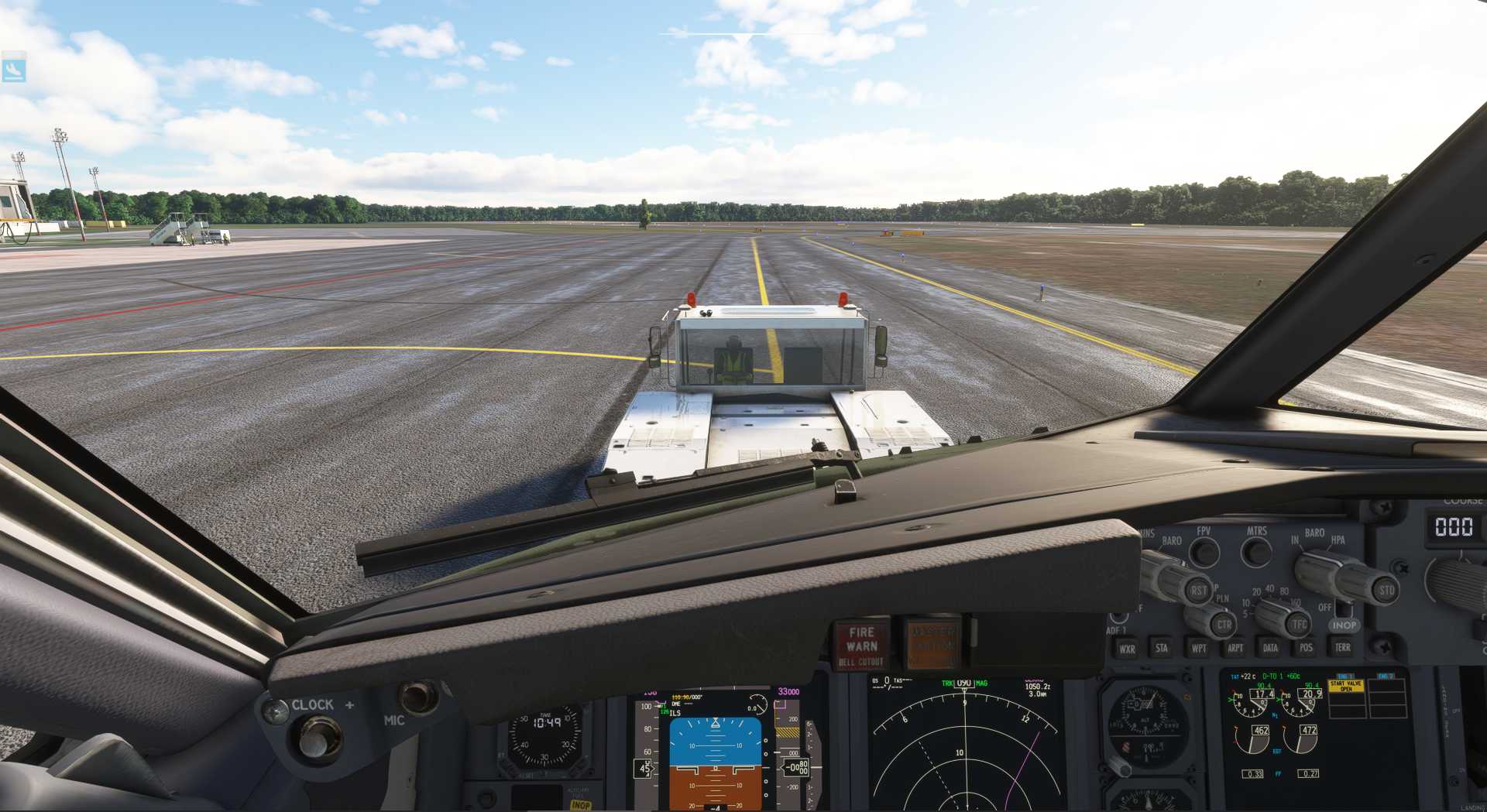Toggle the TERR terrain display button

(x=1342, y=647)
